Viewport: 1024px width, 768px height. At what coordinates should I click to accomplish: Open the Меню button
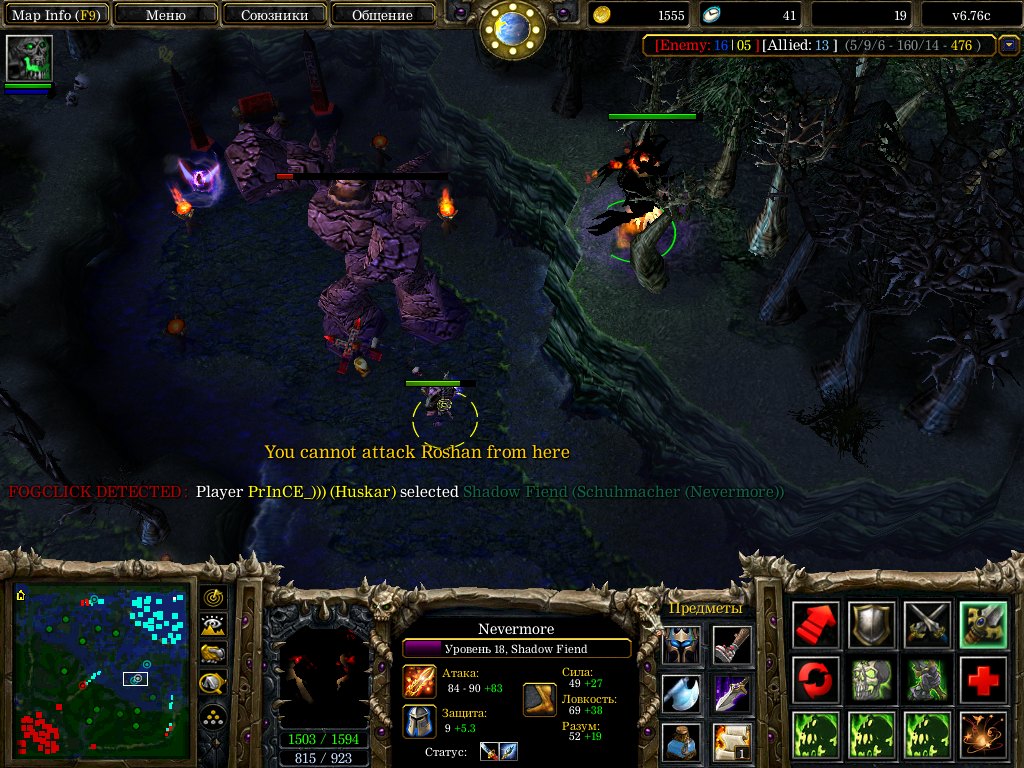coord(166,15)
